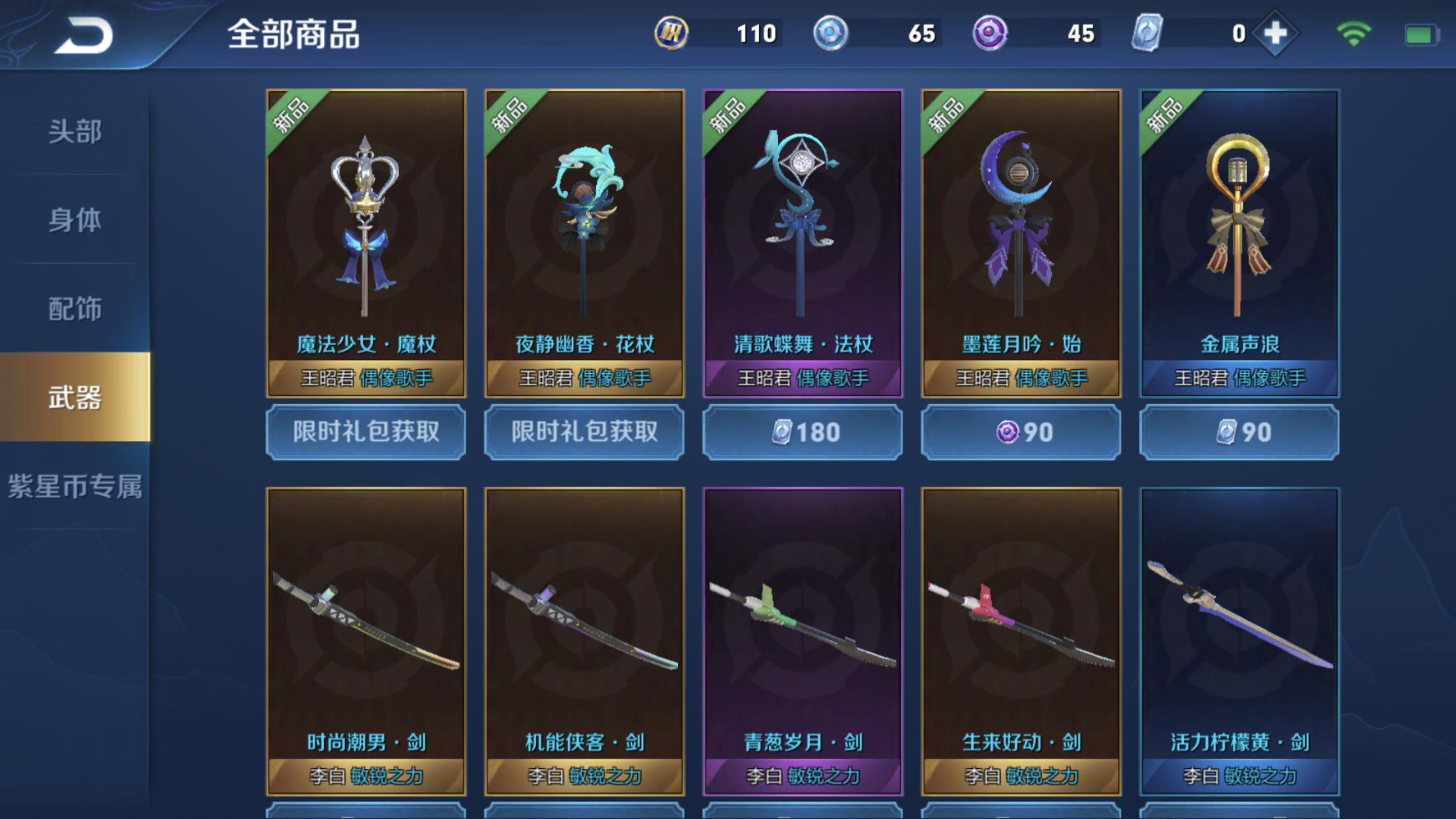This screenshot has width=1456, height=819.
Task: Select the 魔法少女·魔杖 staff card
Action: click(x=366, y=243)
